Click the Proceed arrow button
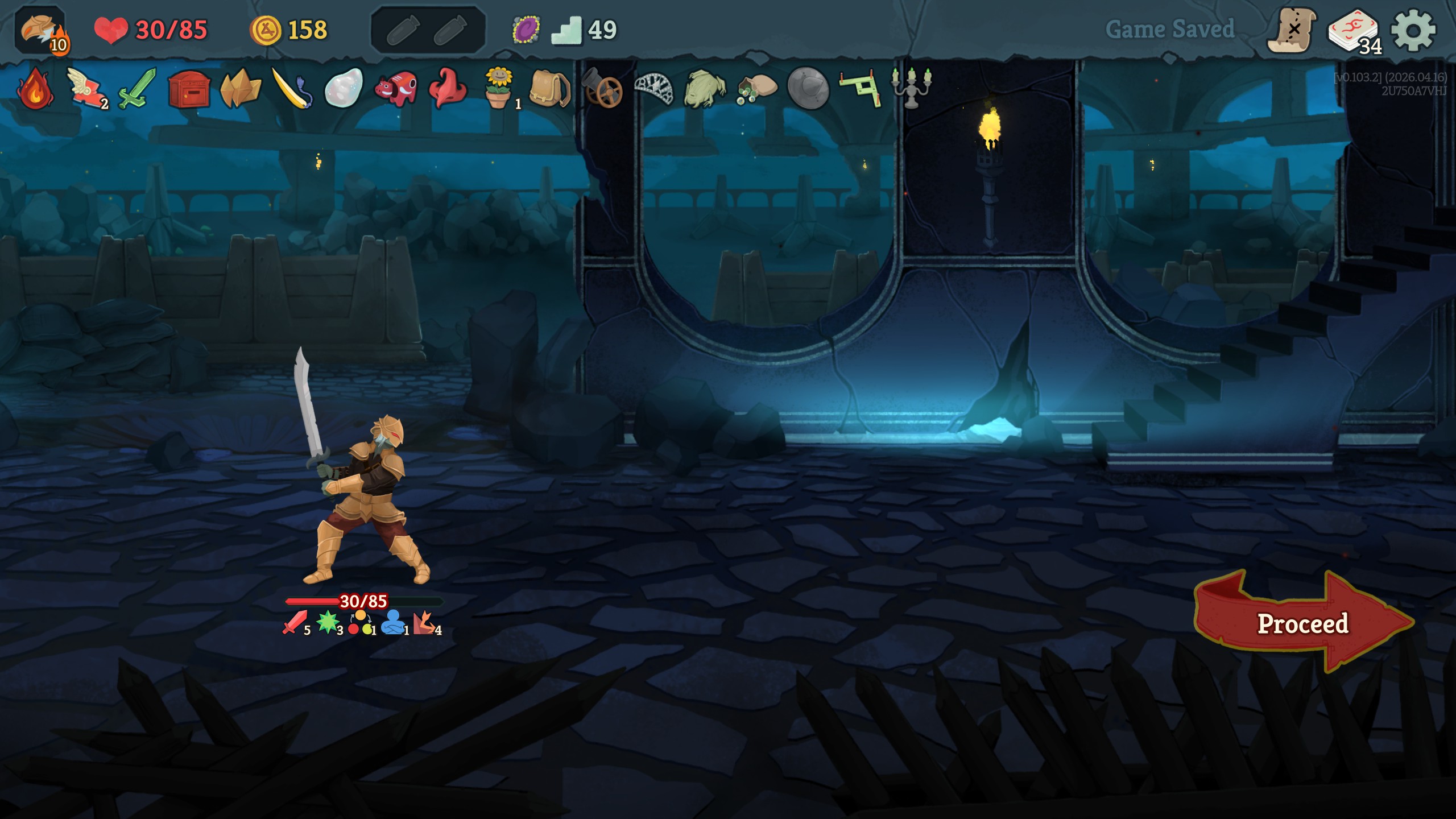The width and height of the screenshot is (1456, 819). click(1302, 623)
